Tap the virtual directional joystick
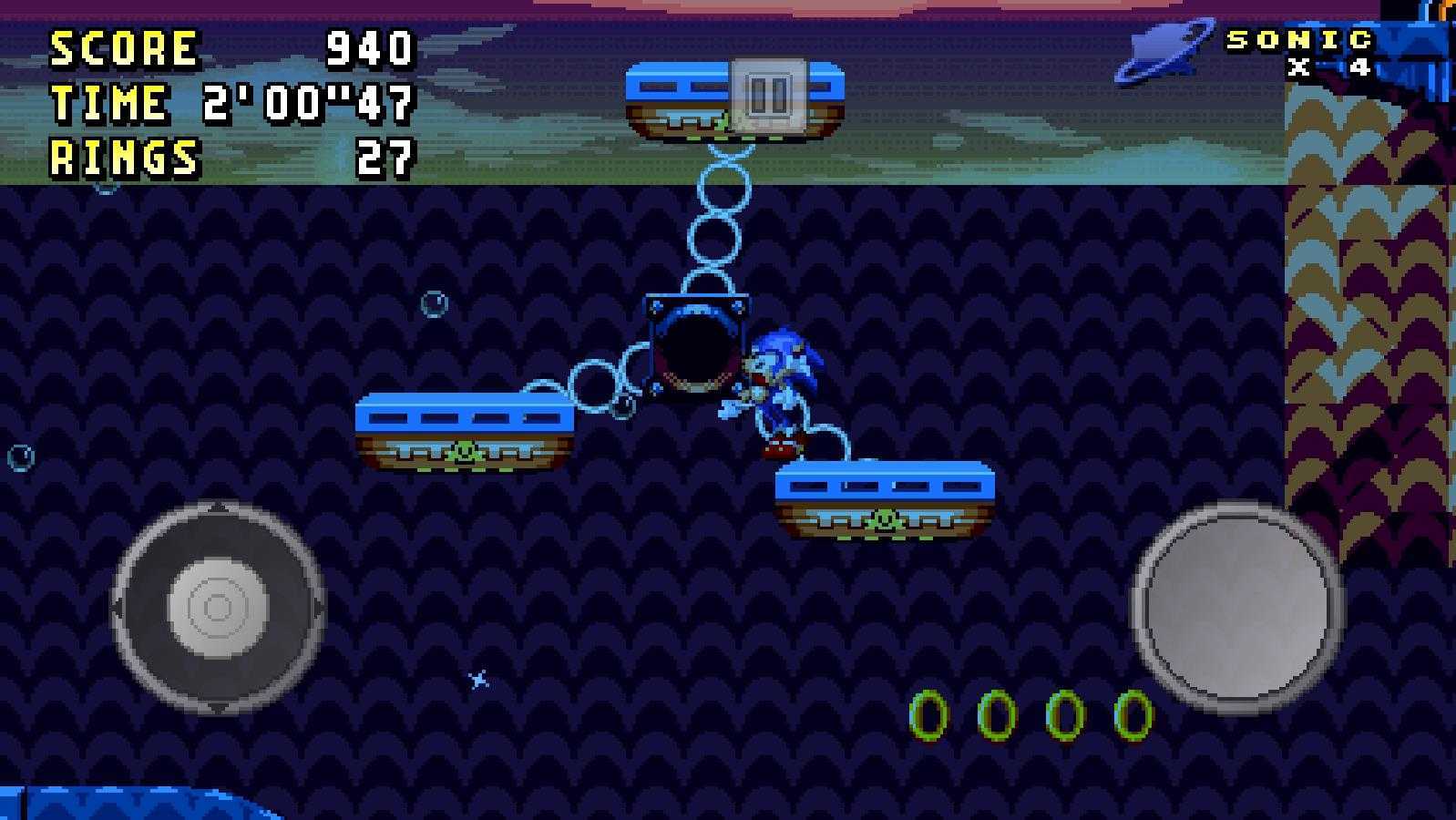The height and width of the screenshot is (820, 1456). [218, 606]
